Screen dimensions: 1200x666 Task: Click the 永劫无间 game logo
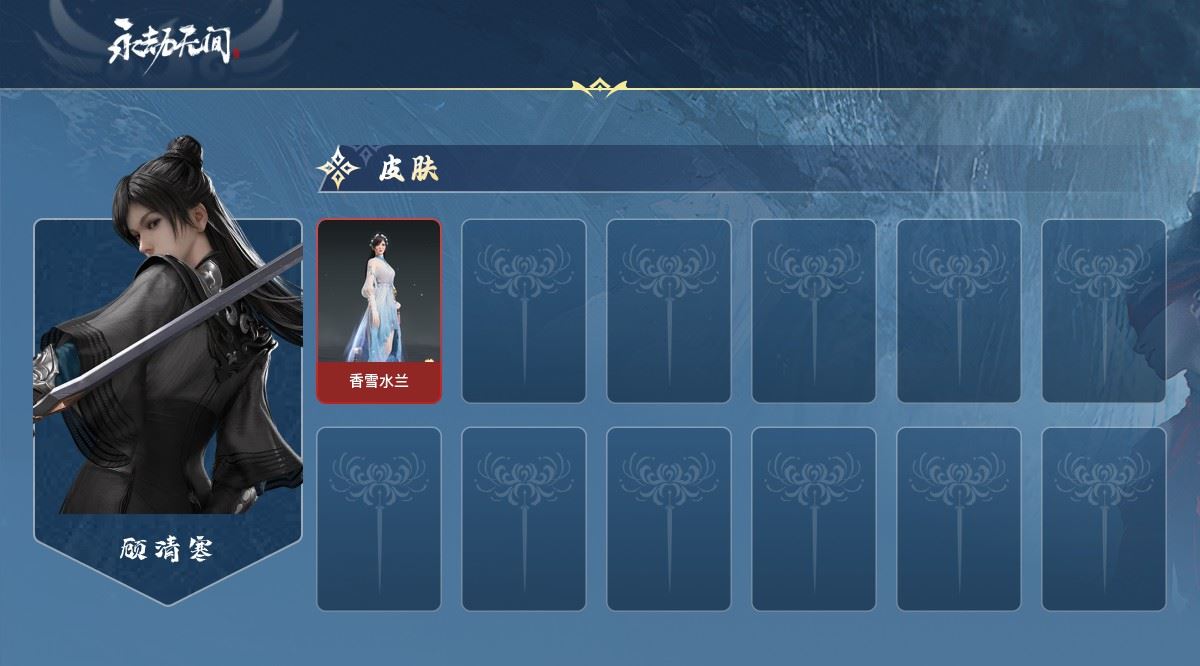(174, 43)
